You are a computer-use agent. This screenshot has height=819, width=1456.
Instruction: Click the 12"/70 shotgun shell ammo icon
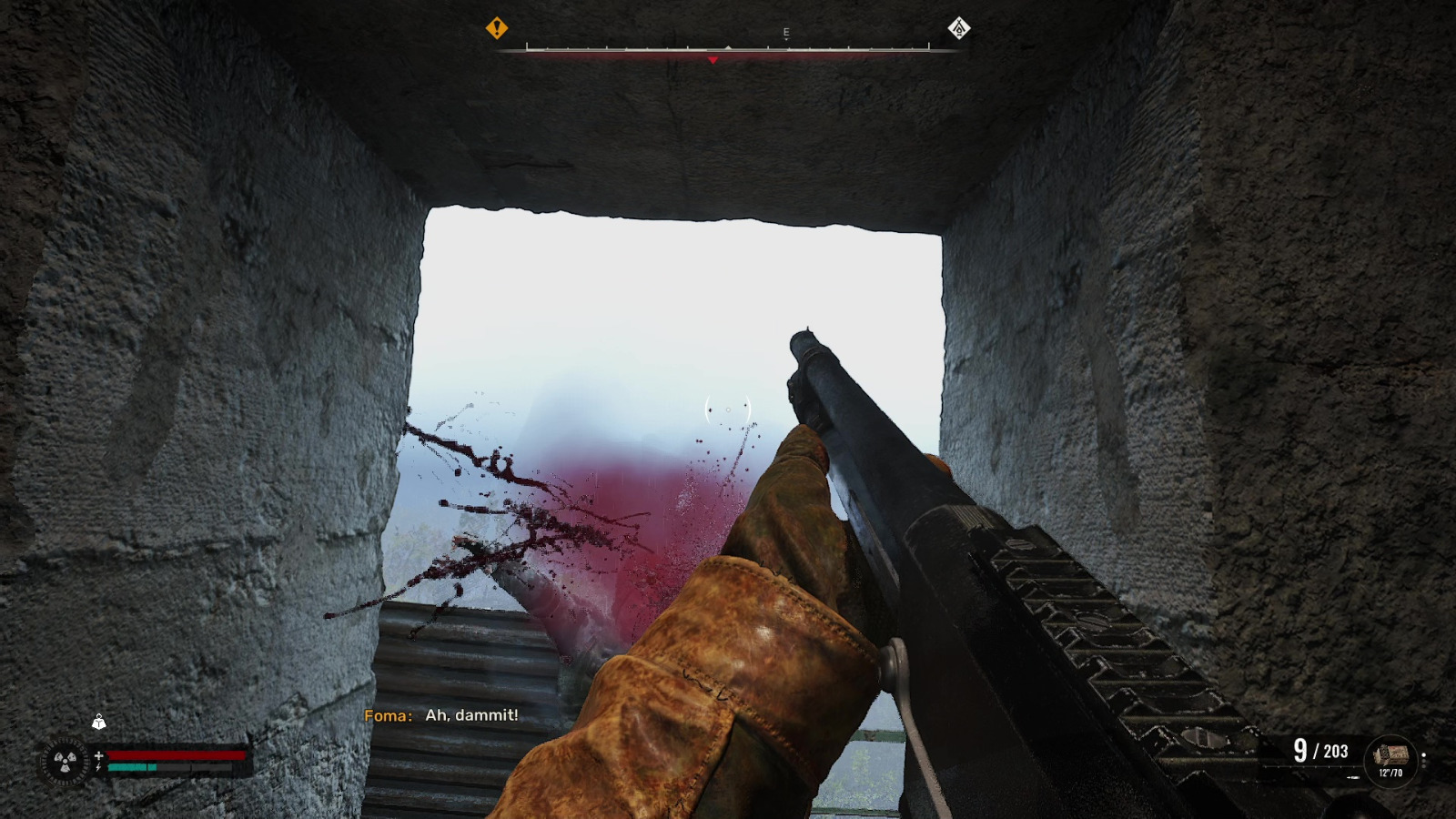1392,755
